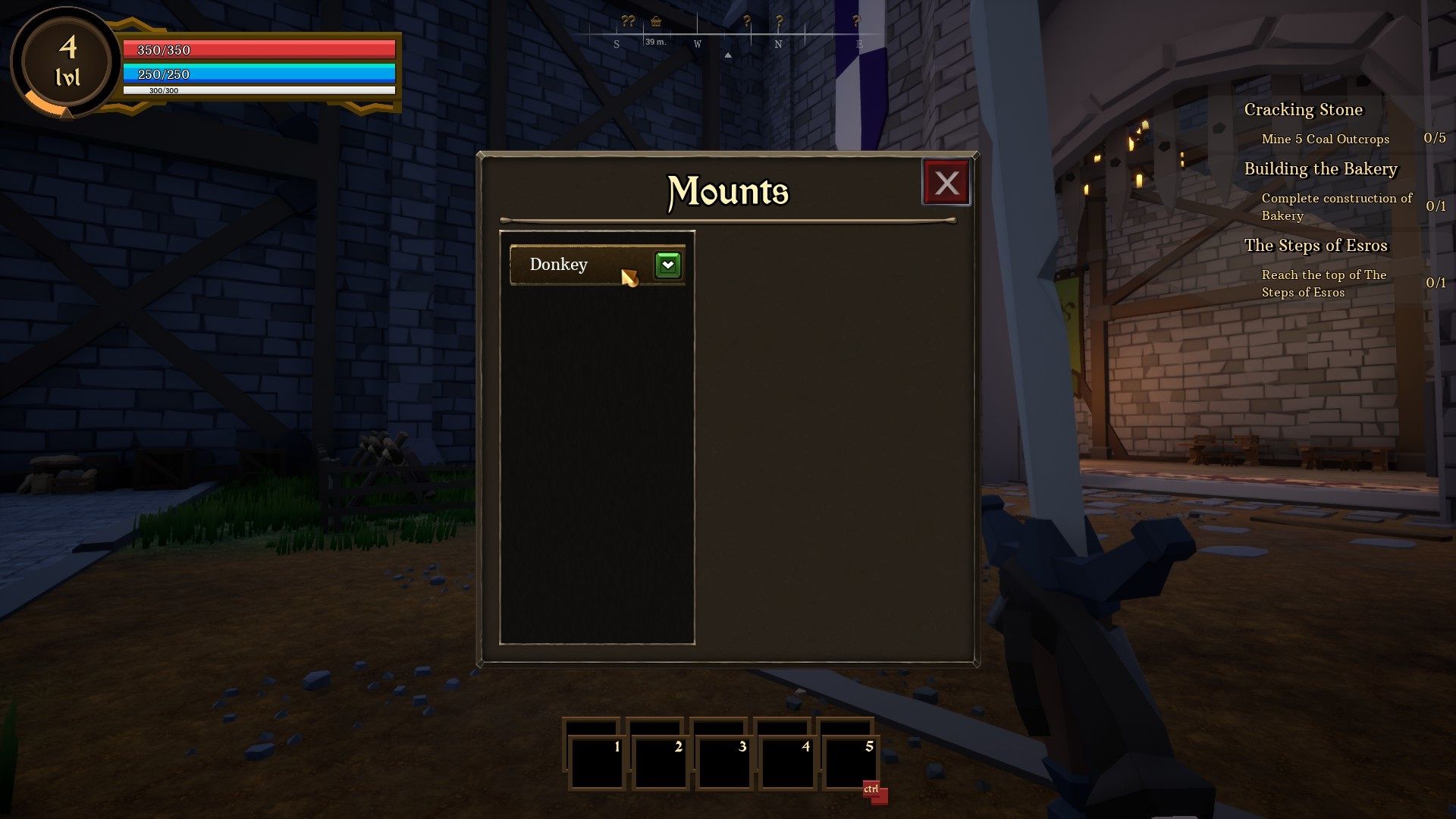Open the Cracking Stone quest
Screen dimensions: 1456x819
(1303, 110)
